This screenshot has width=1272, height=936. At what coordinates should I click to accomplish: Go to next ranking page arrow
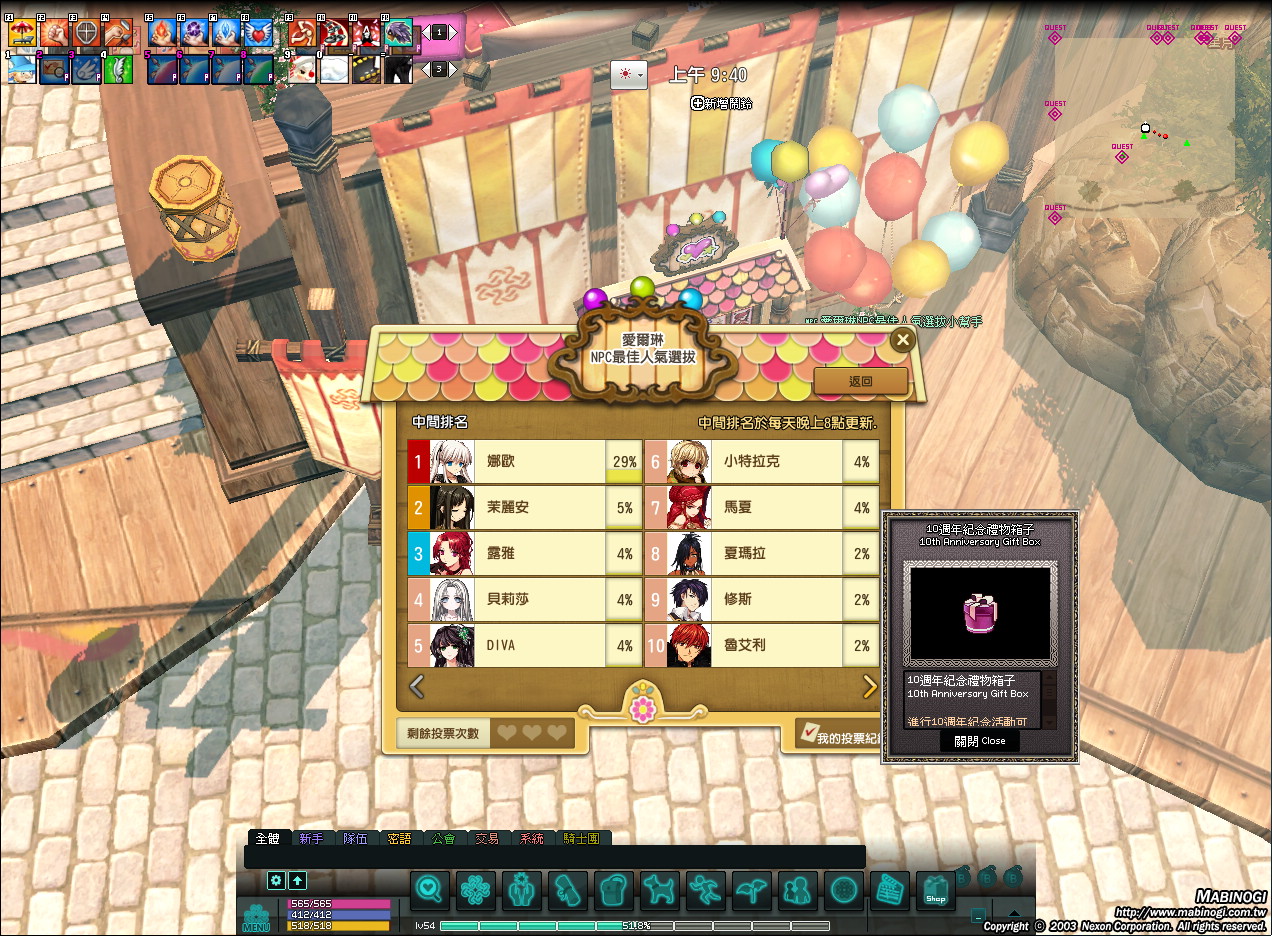pos(870,686)
